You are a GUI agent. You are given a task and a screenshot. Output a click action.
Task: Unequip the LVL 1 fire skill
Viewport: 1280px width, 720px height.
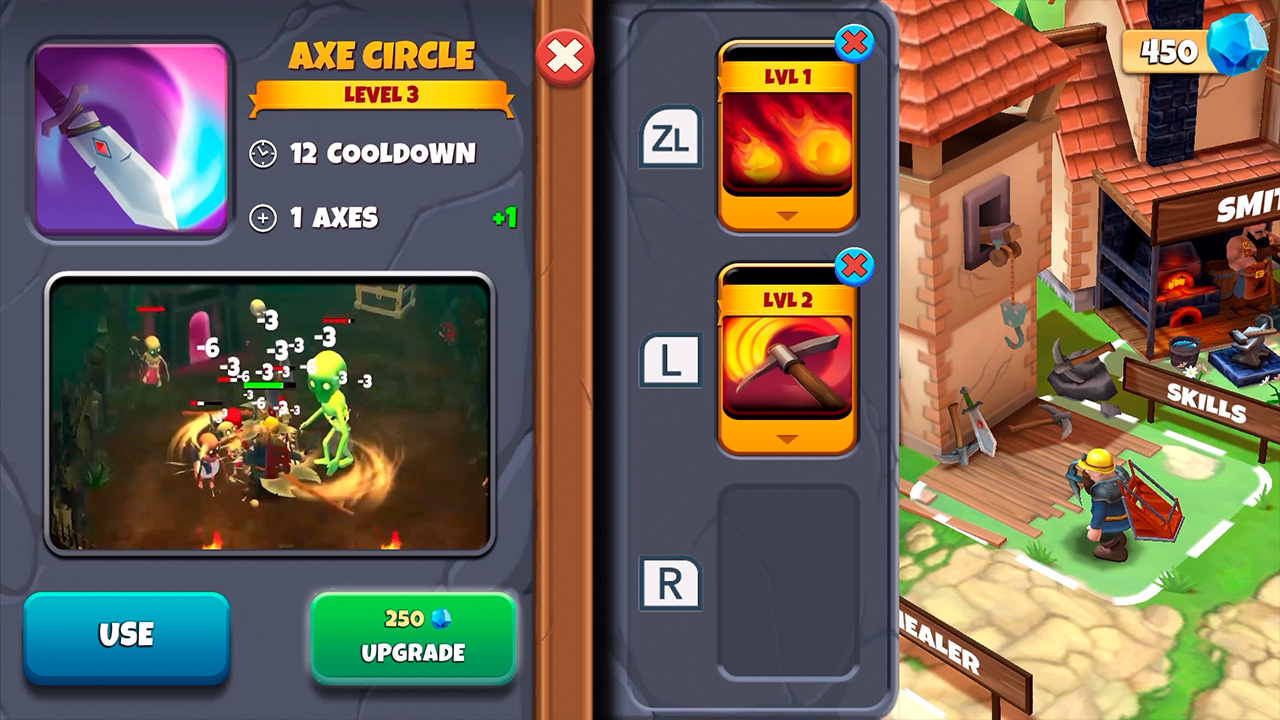[854, 44]
